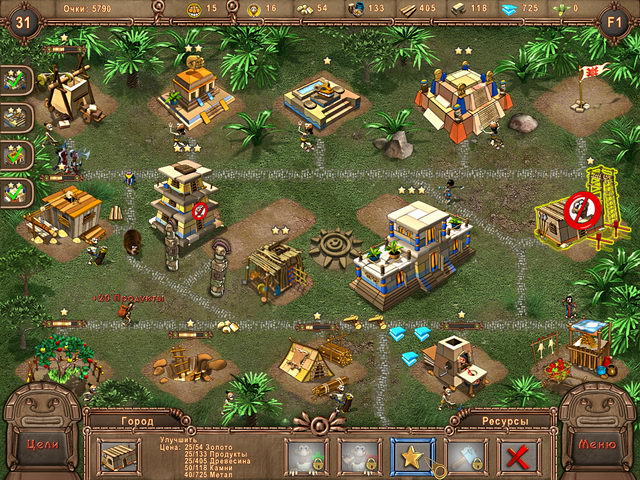Switch to the Ресурсы tab
This screenshot has height=480, width=640.
point(503,422)
